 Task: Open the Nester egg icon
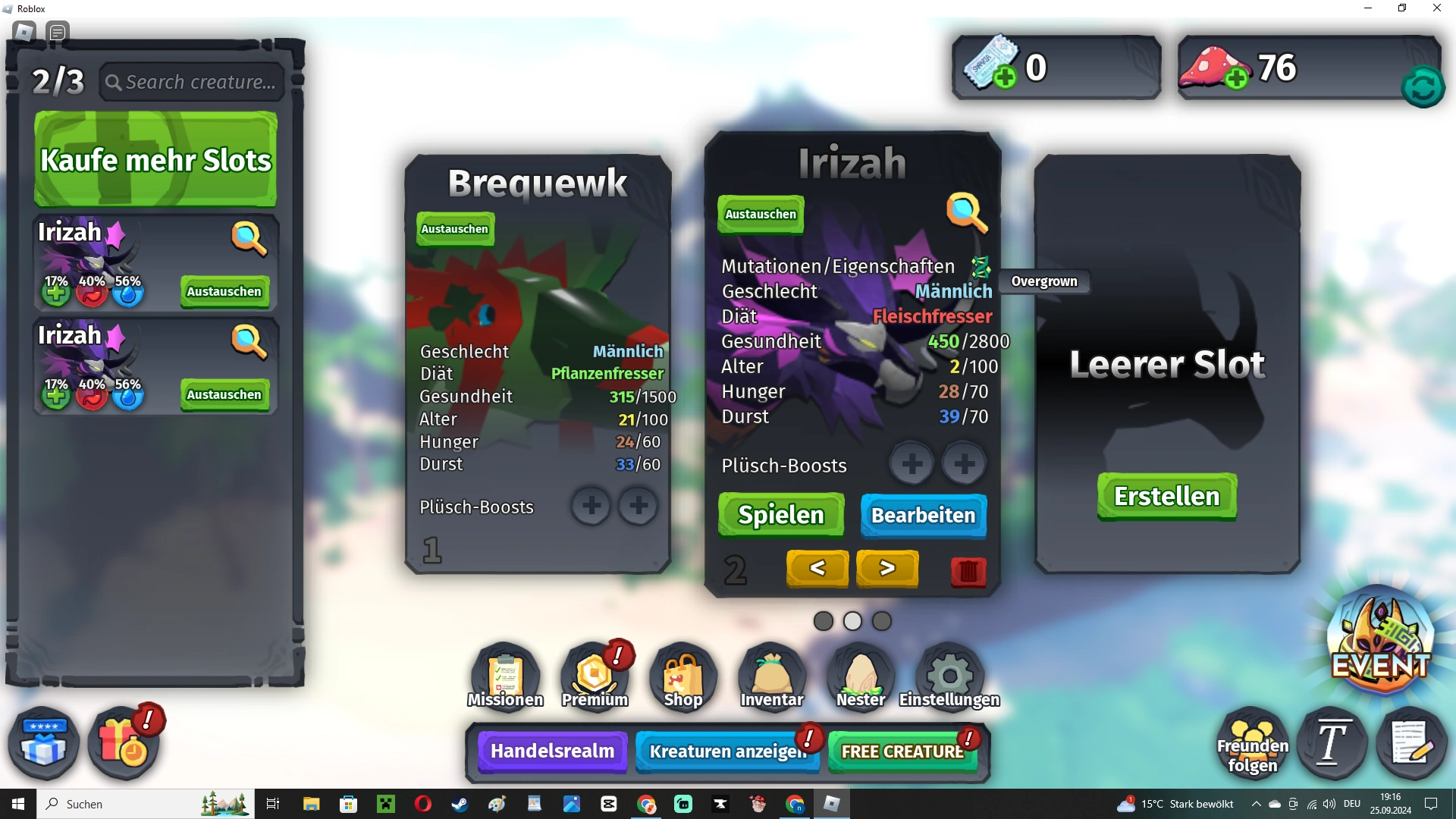859,673
